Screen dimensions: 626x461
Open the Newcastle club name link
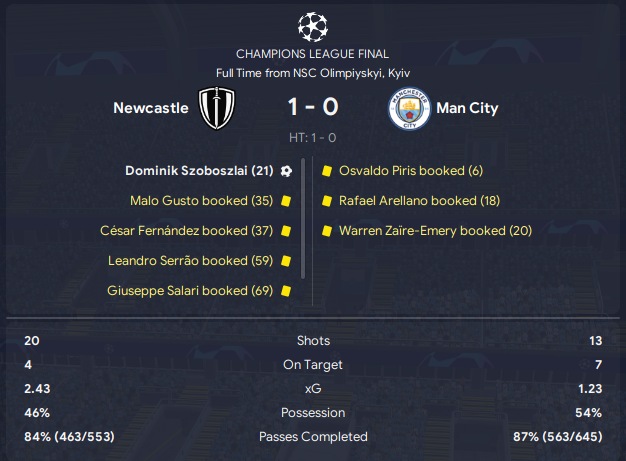(151, 108)
